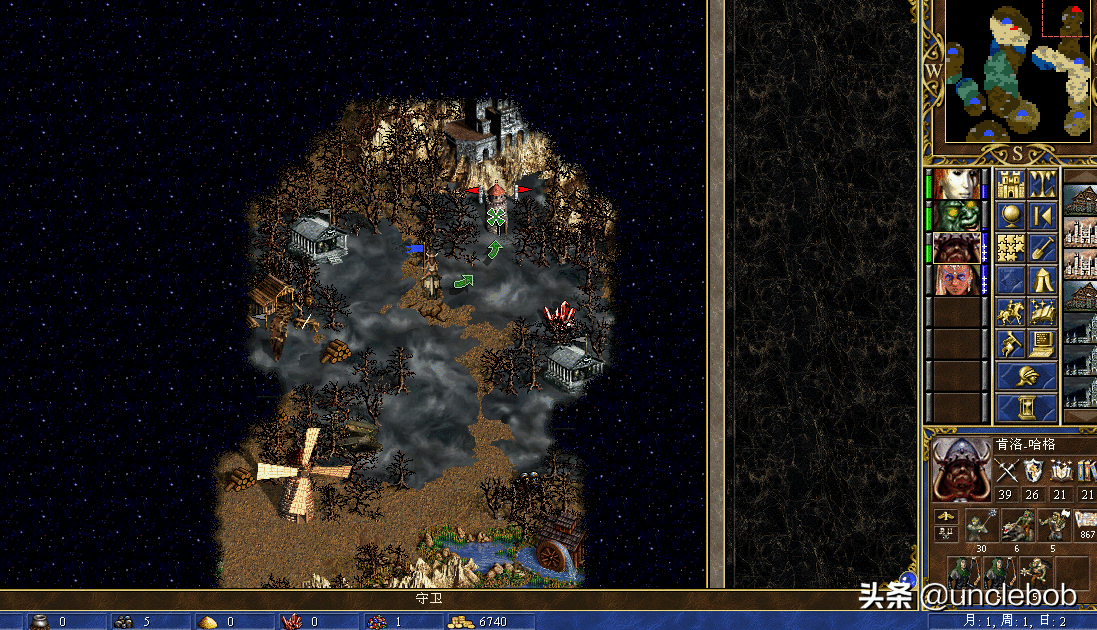Toggle hero sleep with the arrow button
The image size is (1097, 630).
(1042, 216)
